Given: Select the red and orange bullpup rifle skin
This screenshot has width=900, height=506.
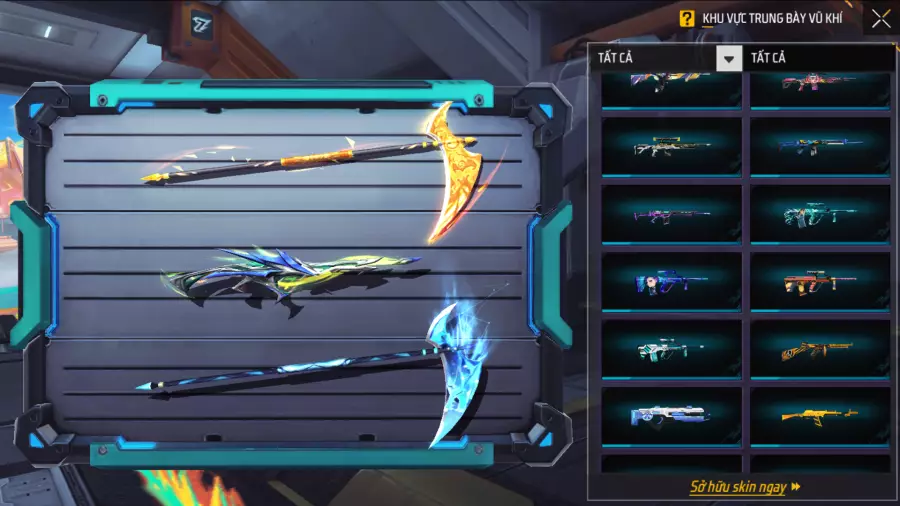Looking at the screenshot, I should tap(820, 282).
